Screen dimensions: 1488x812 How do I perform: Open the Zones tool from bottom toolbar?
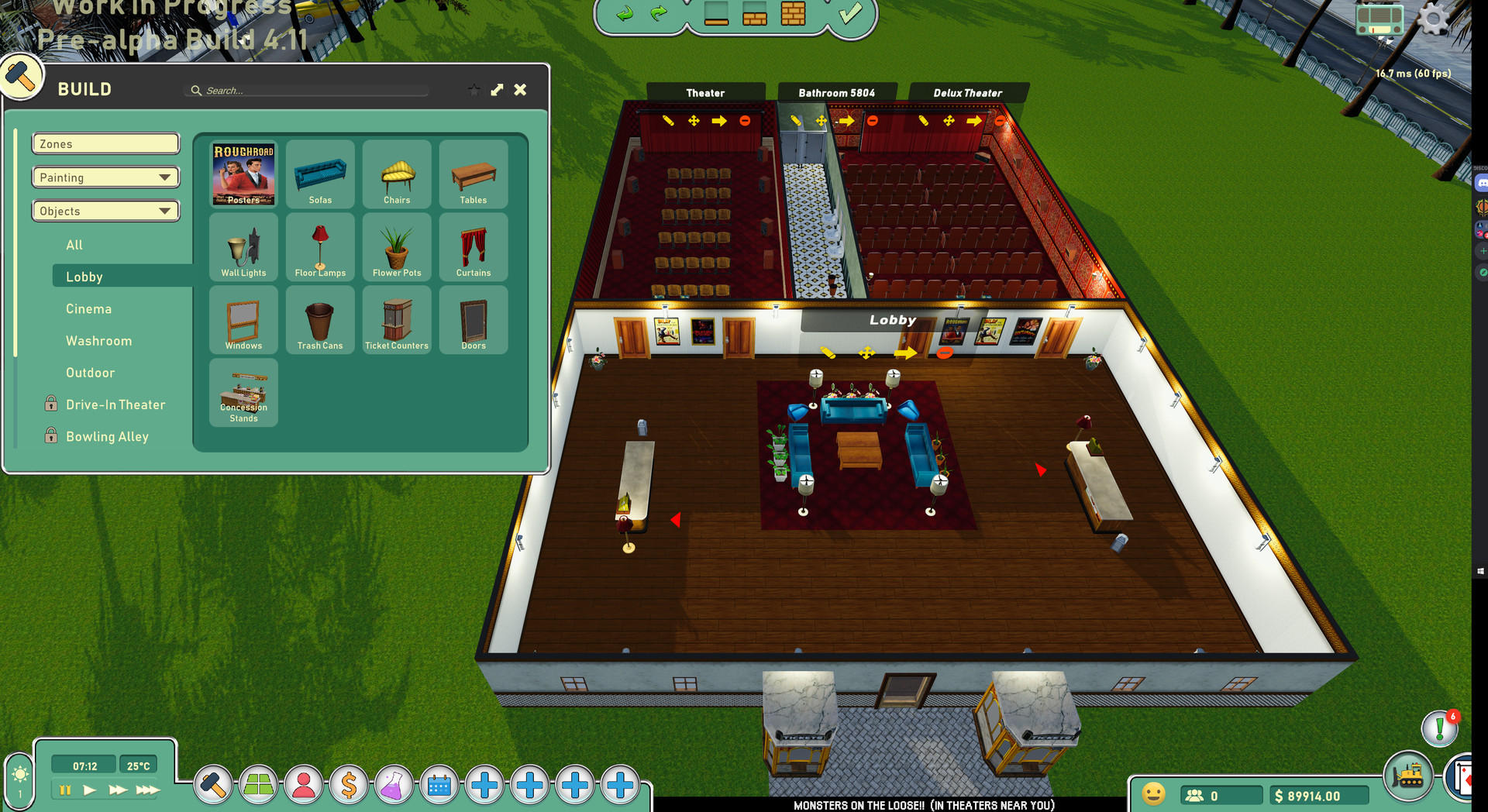tap(259, 786)
